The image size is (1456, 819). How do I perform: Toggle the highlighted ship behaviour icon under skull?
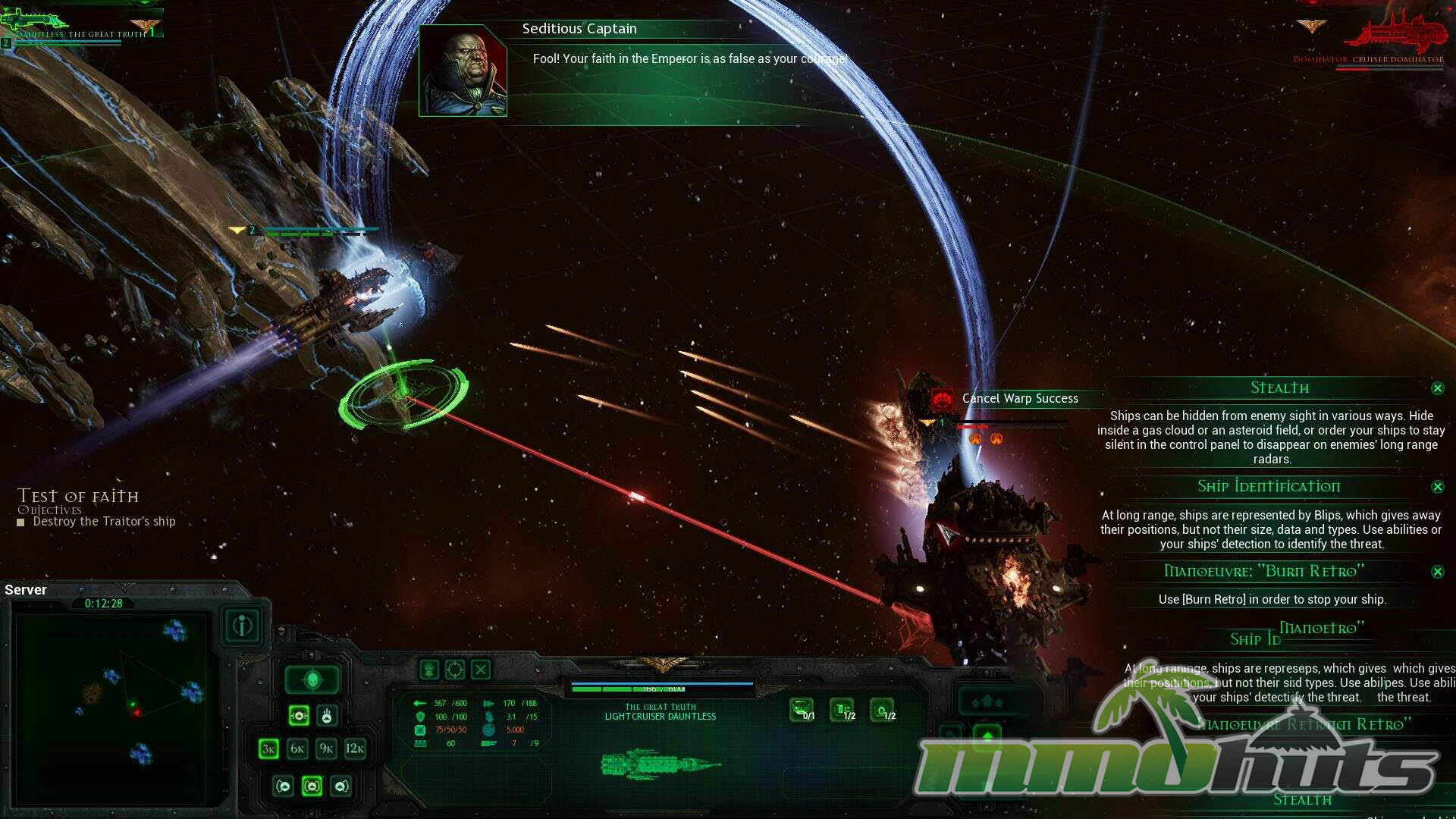click(x=299, y=715)
